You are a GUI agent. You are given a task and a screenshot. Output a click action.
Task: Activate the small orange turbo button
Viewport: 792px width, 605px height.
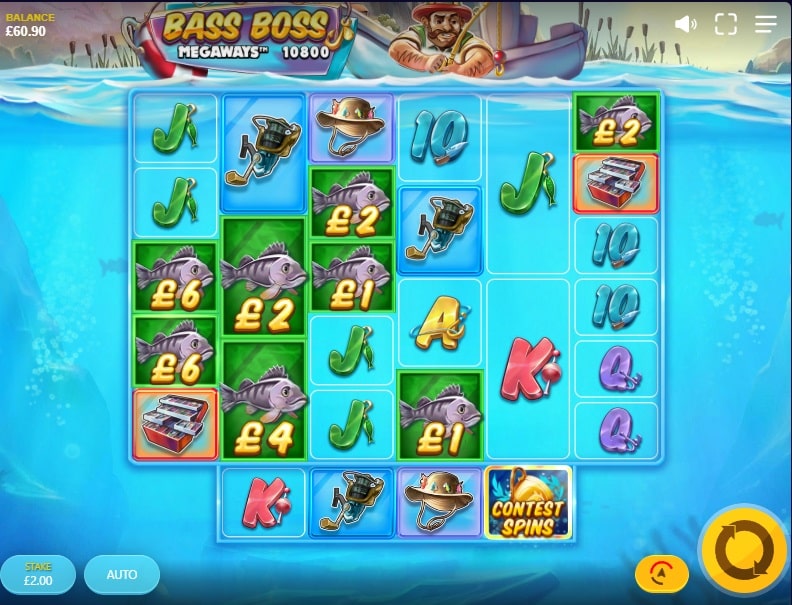(x=661, y=573)
